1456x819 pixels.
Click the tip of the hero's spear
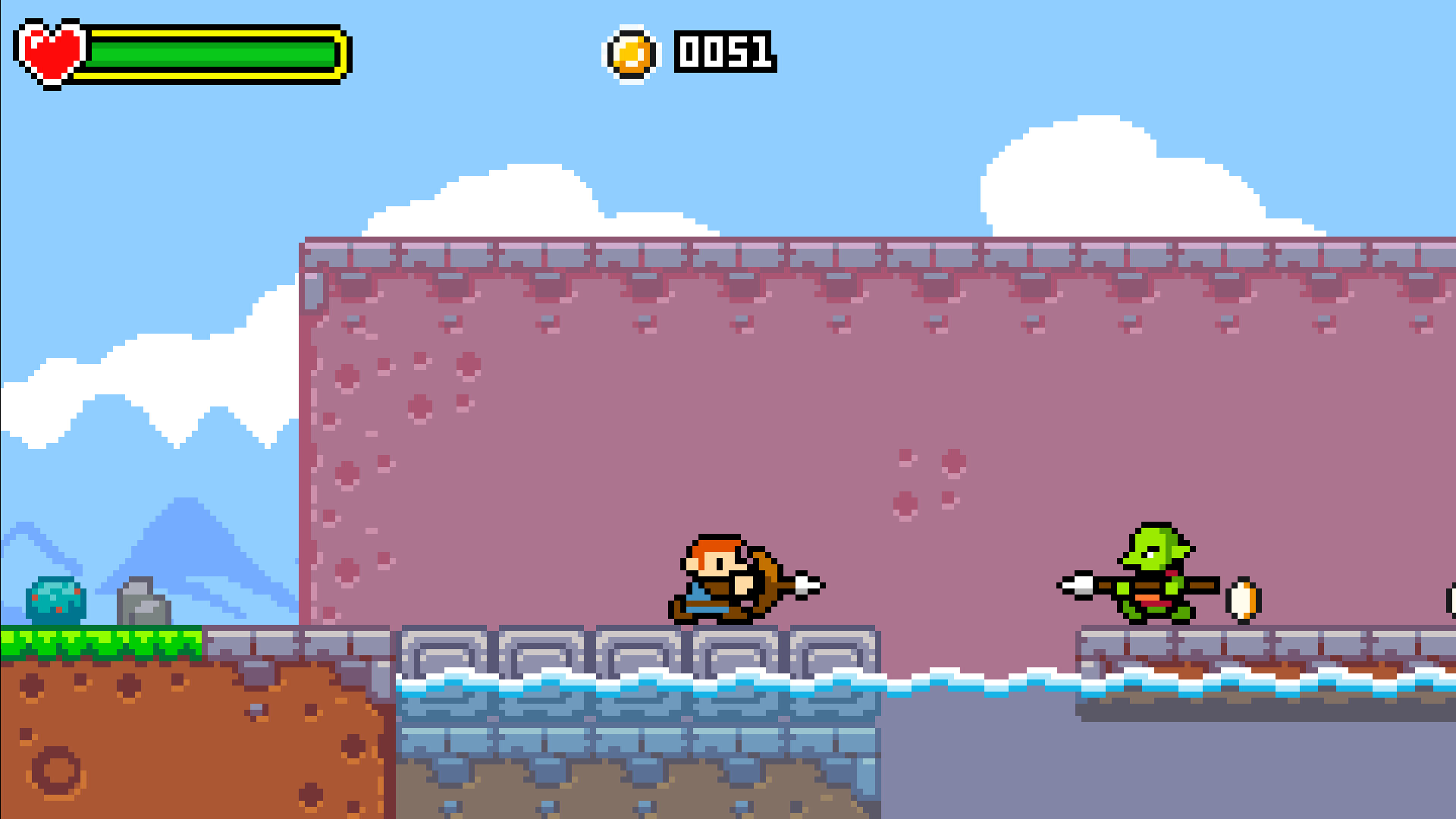(x=808, y=584)
